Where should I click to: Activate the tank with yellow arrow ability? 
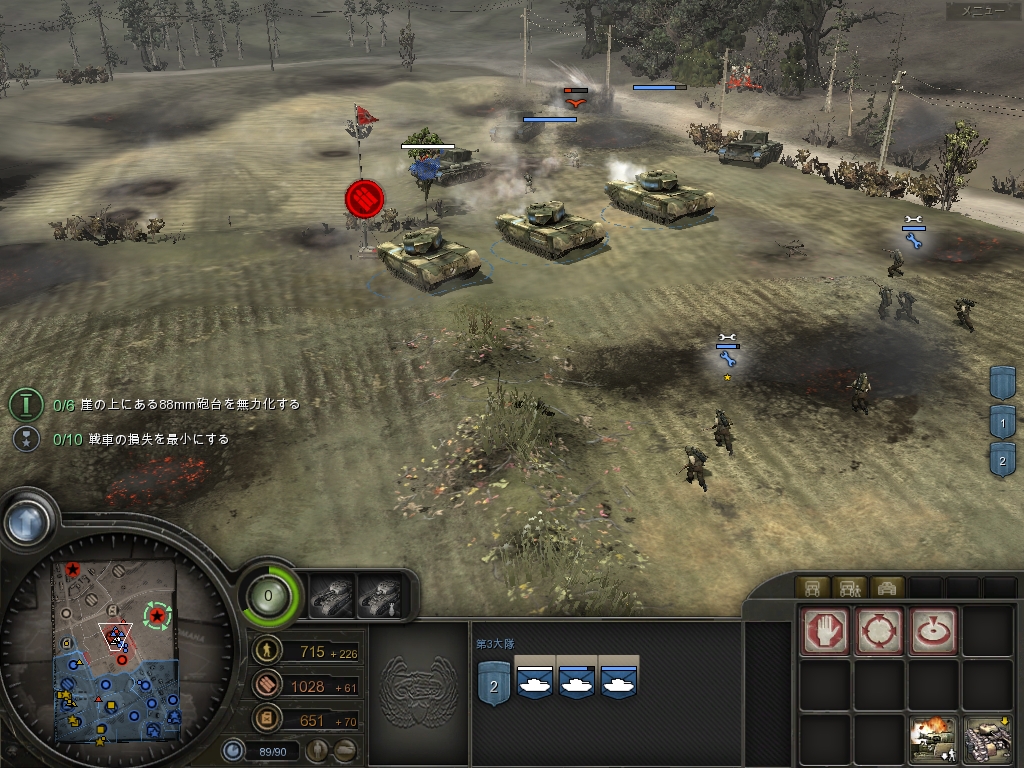(987, 739)
